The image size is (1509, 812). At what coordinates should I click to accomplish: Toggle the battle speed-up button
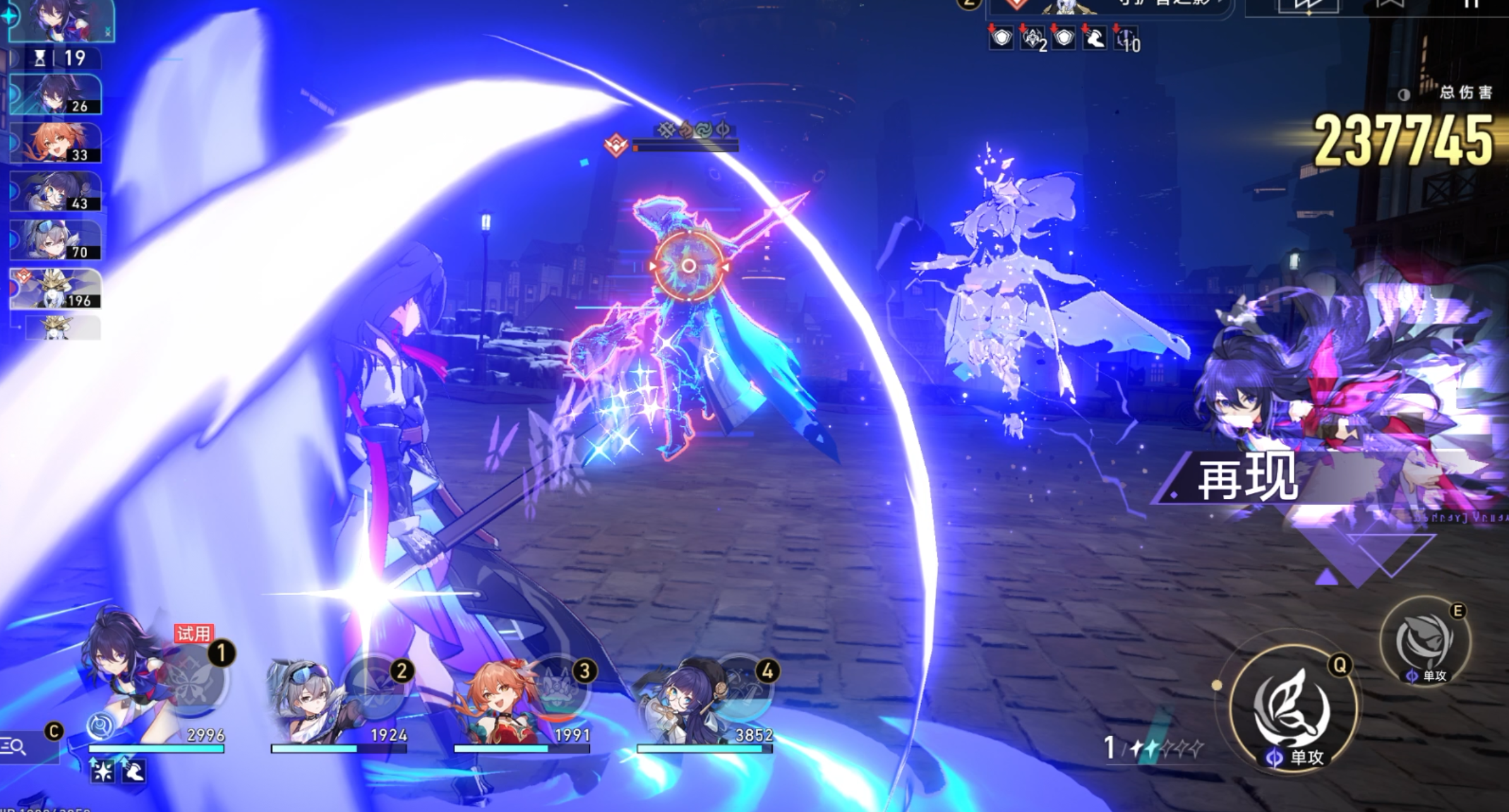1307,6
